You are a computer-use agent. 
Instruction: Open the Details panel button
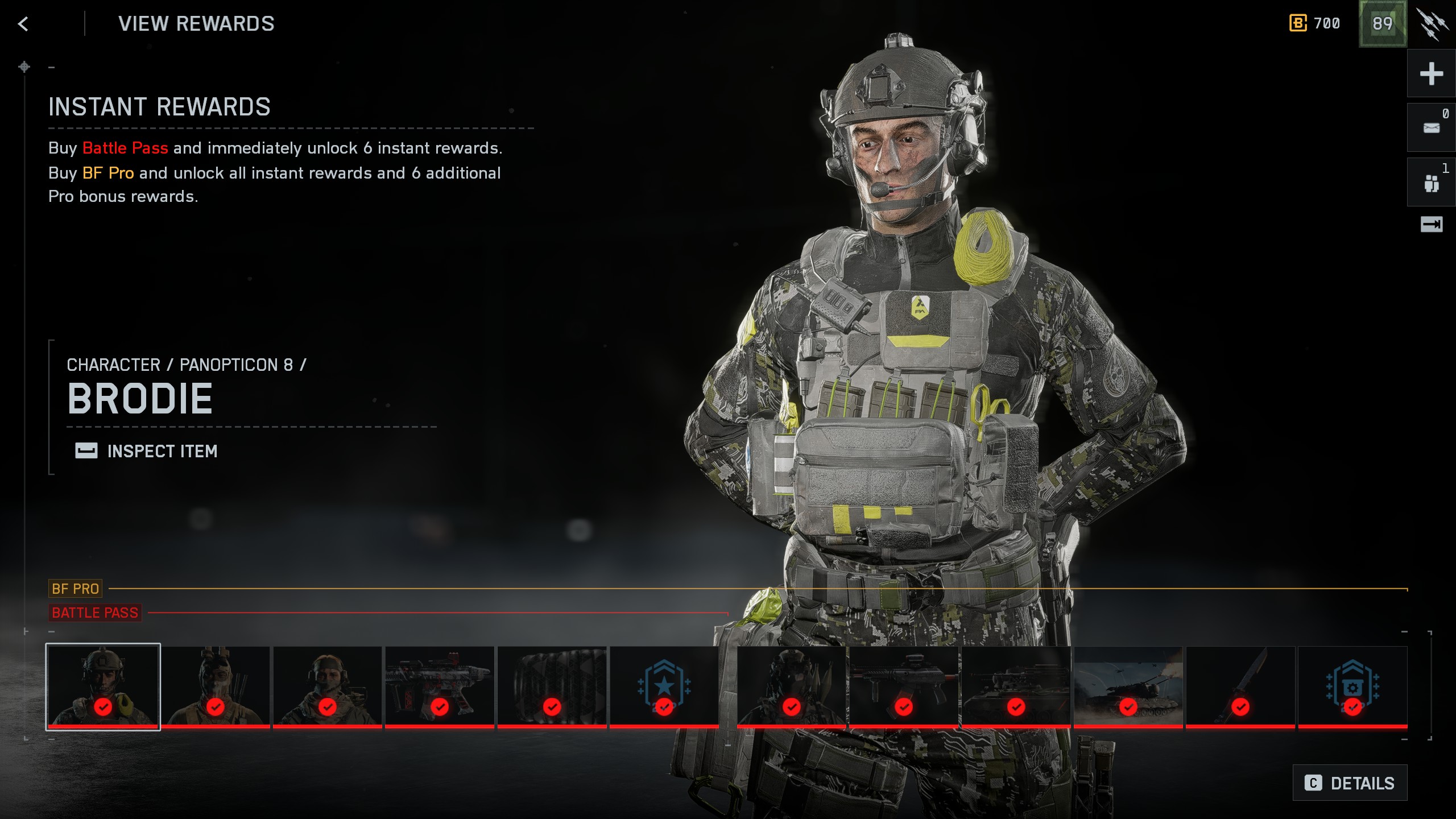tap(1350, 783)
